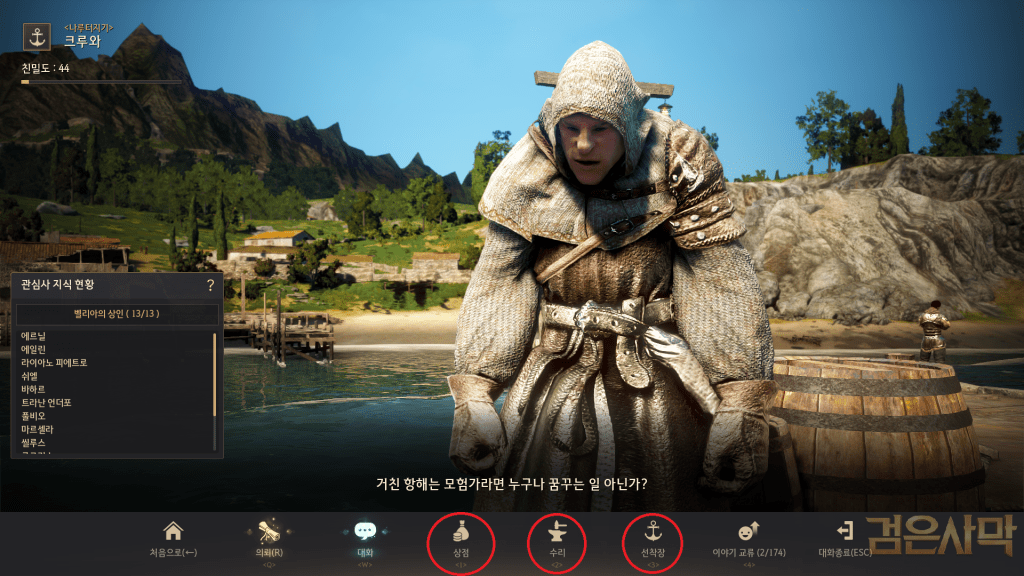This screenshot has width=1024, height=576.
Task: Choose 라이아노 피에트로 from the list
Action: 54,362
